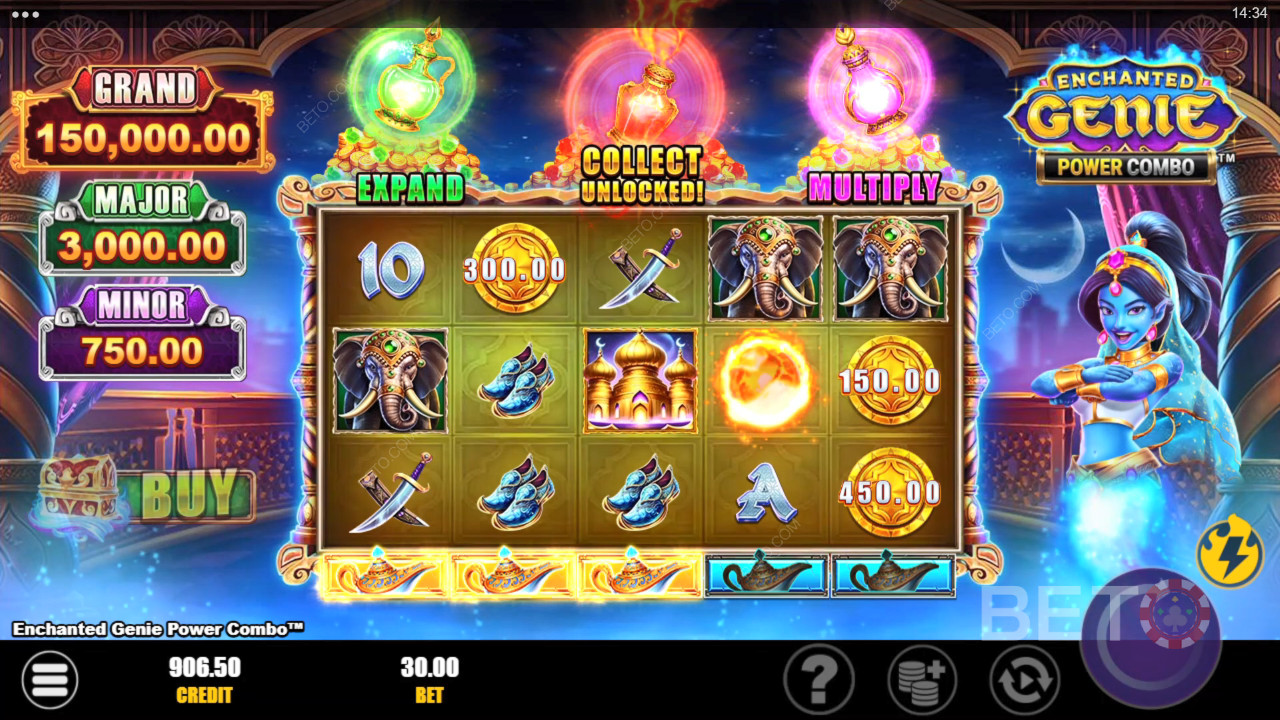Click the three-dot overflow menu
The width and height of the screenshot is (1280, 720).
click(x=25, y=14)
